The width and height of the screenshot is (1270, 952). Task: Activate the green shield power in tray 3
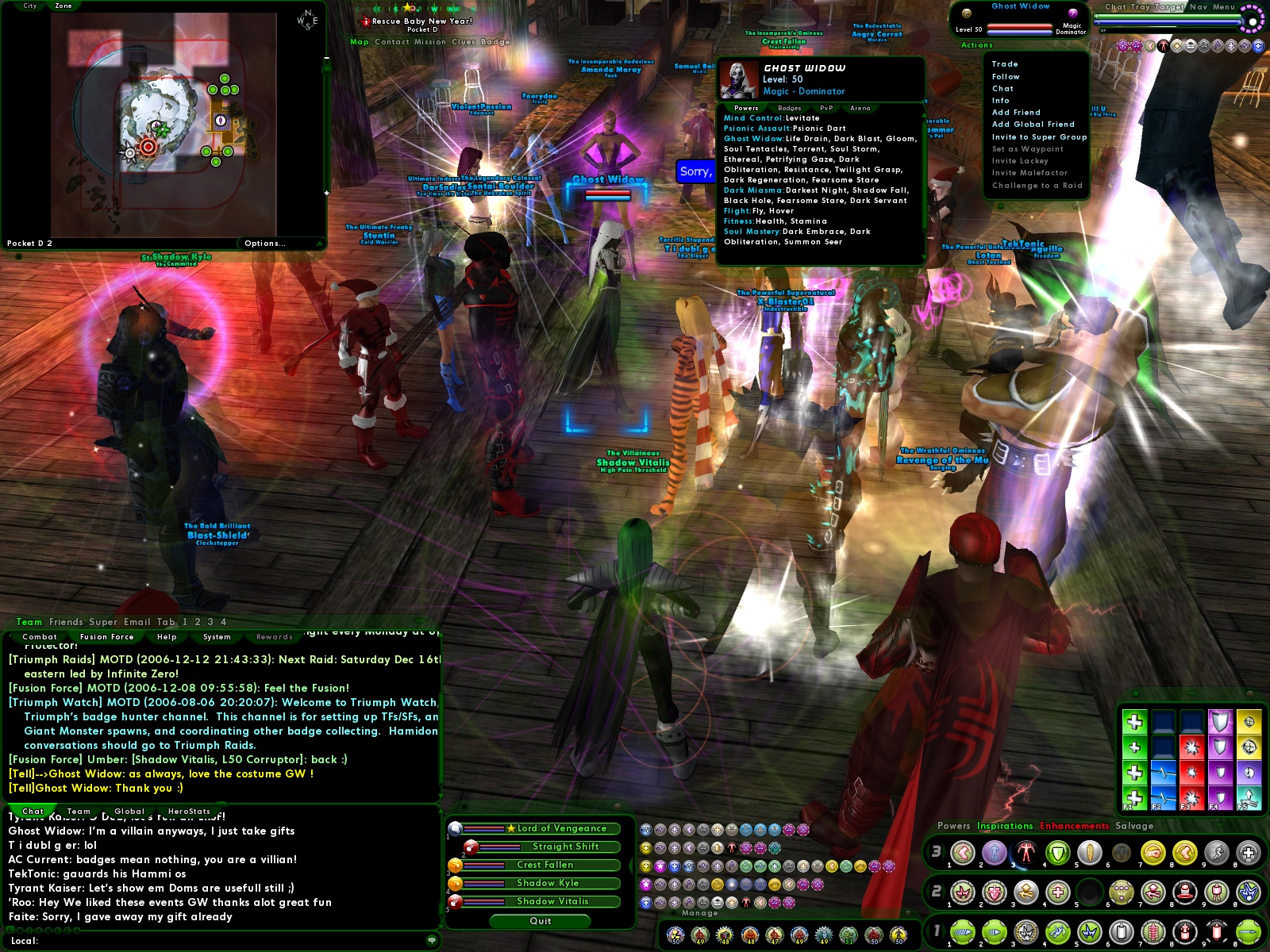click(x=1056, y=854)
